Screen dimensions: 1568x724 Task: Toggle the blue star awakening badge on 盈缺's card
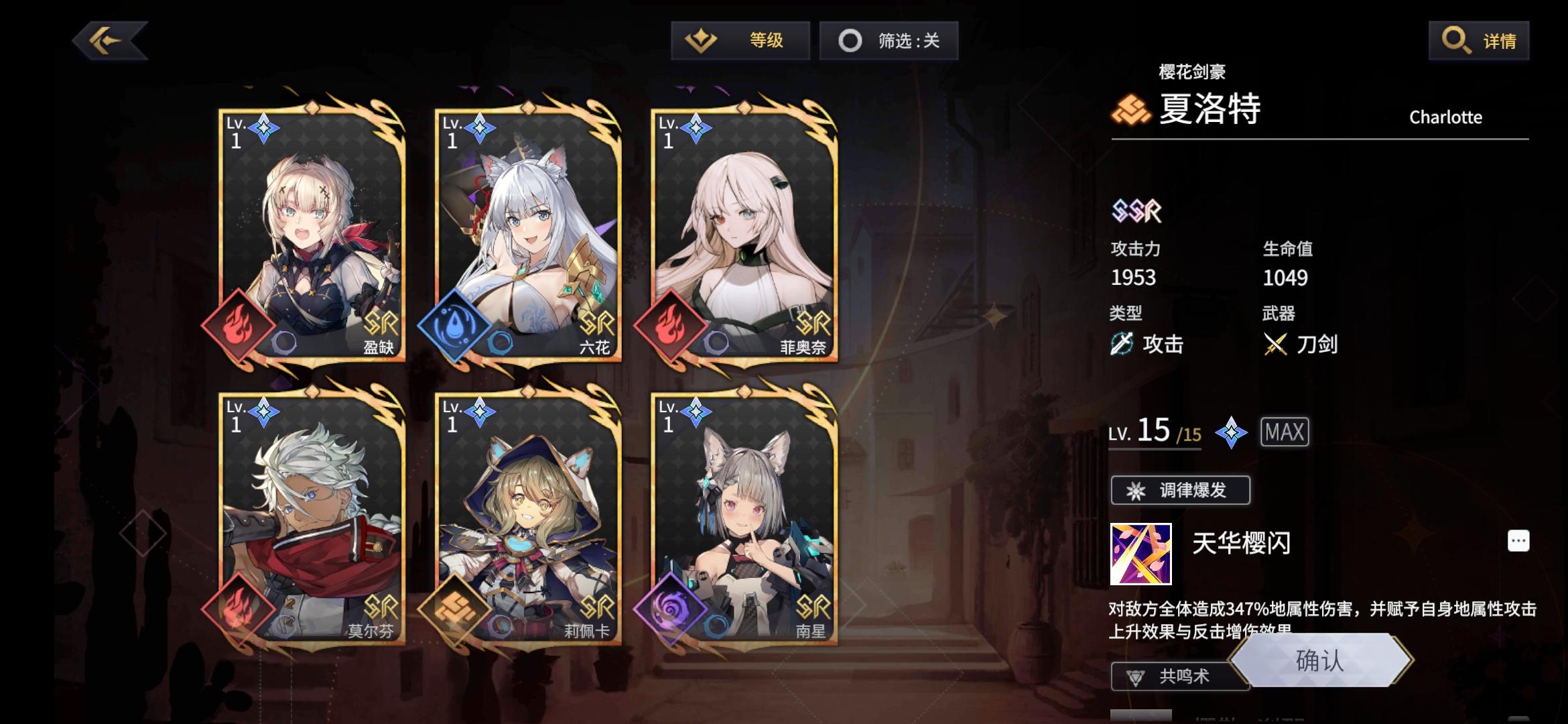[265, 129]
